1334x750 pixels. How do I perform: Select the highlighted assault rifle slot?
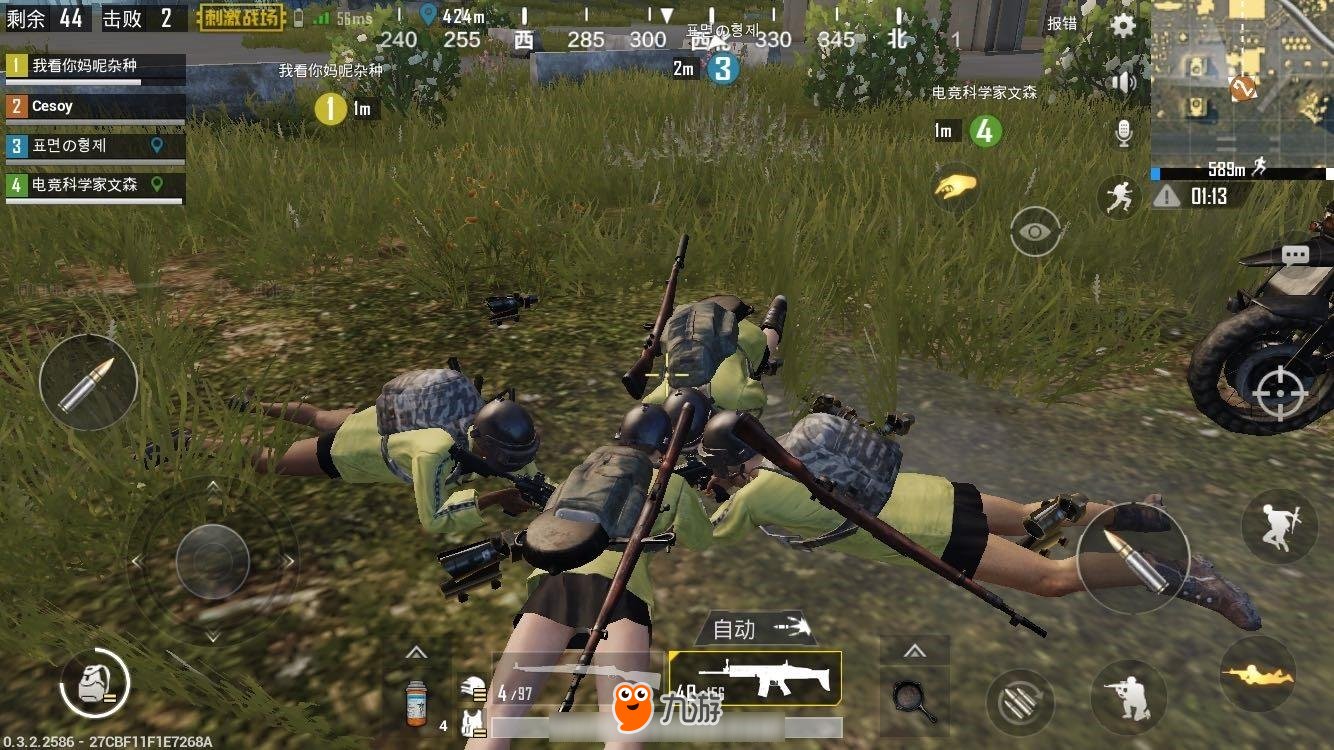(x=756, y=677)
